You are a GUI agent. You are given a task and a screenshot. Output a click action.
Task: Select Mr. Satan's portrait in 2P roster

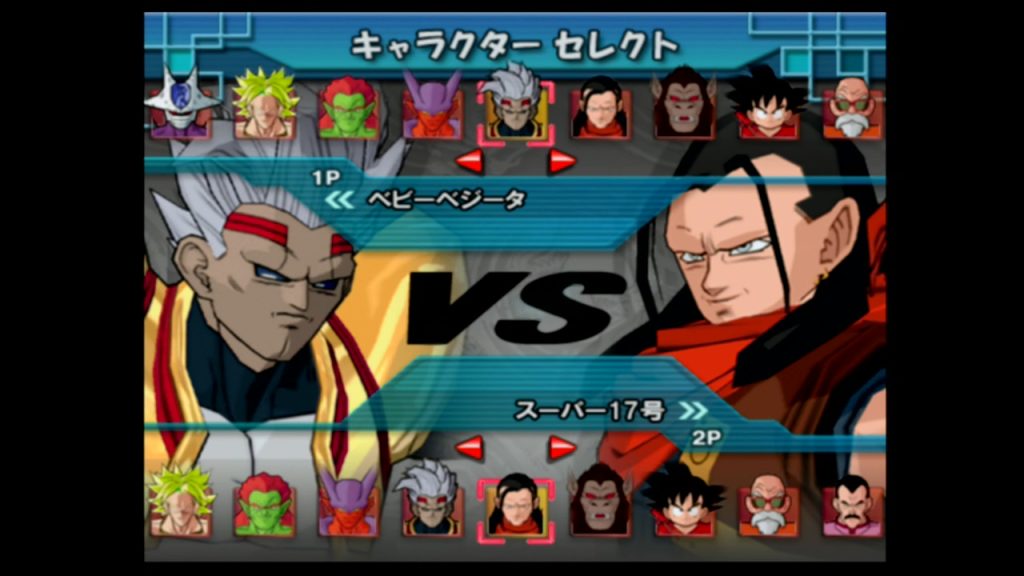tap(852, 506)
